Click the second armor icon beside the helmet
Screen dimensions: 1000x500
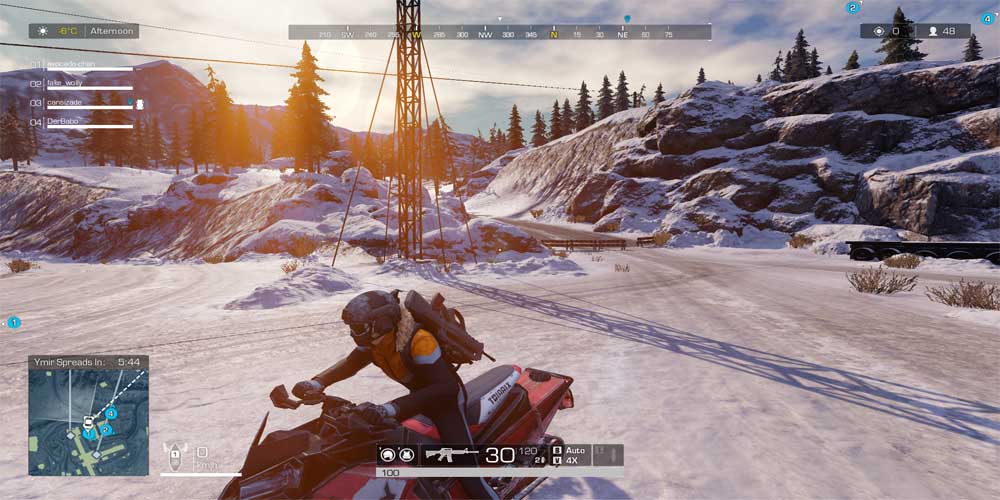coord(407,455)
